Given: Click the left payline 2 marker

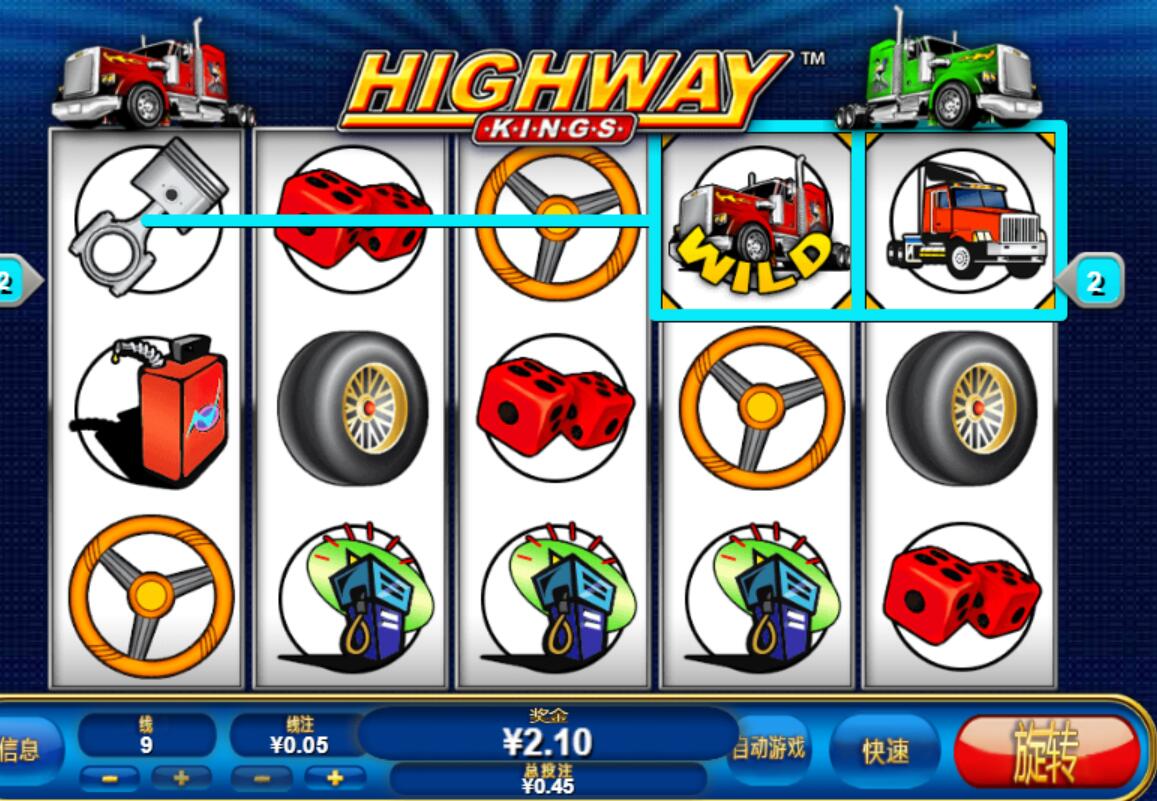Looking at the screenshot, I should point(14,283).
